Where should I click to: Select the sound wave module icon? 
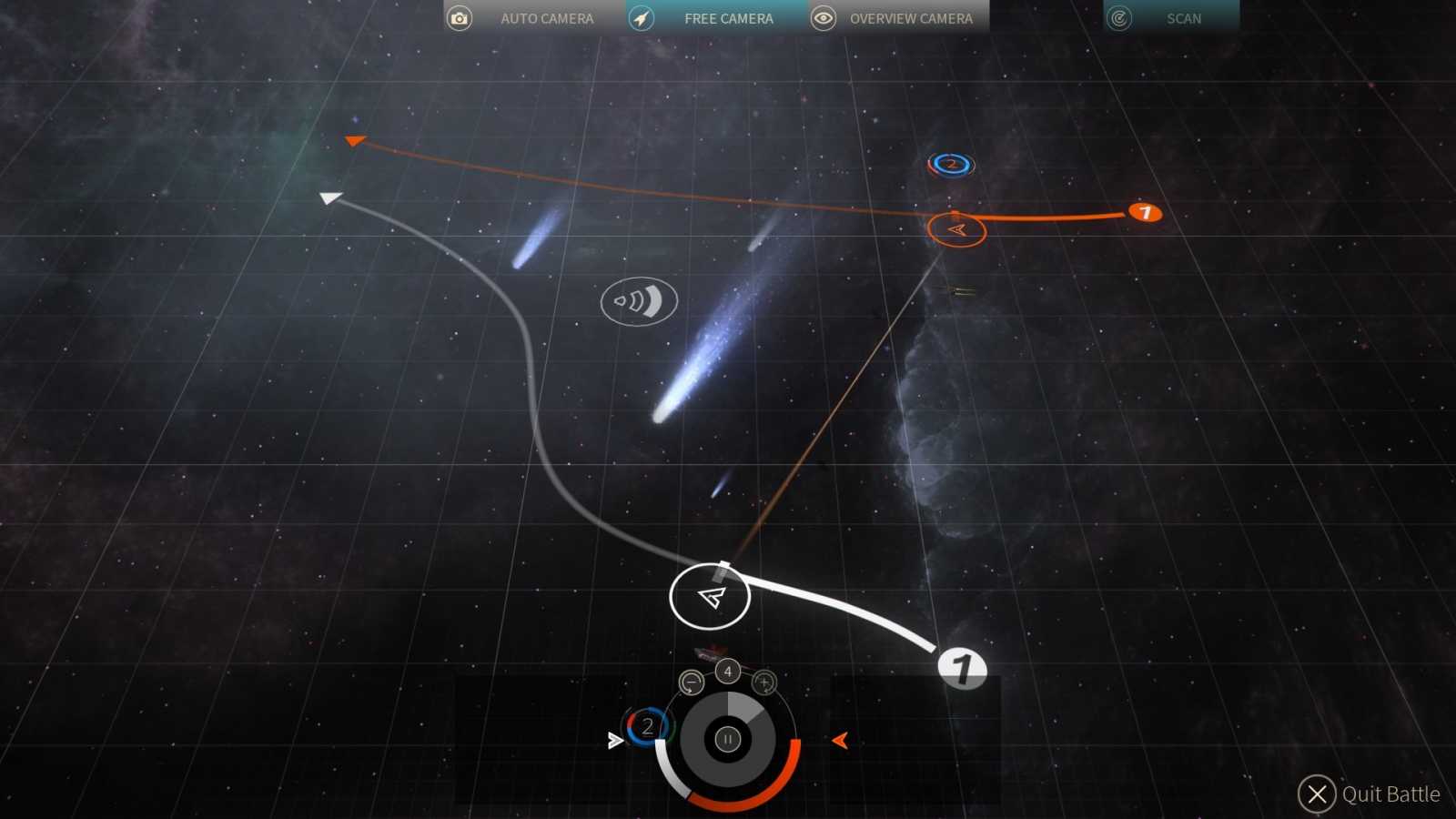pos(639,301)
